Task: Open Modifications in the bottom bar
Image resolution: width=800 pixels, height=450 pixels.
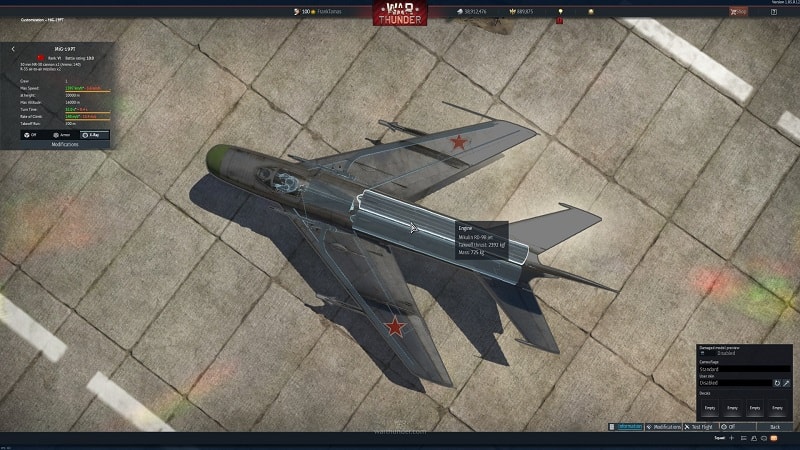Action: pyautogui.click(x=663, y=427)
